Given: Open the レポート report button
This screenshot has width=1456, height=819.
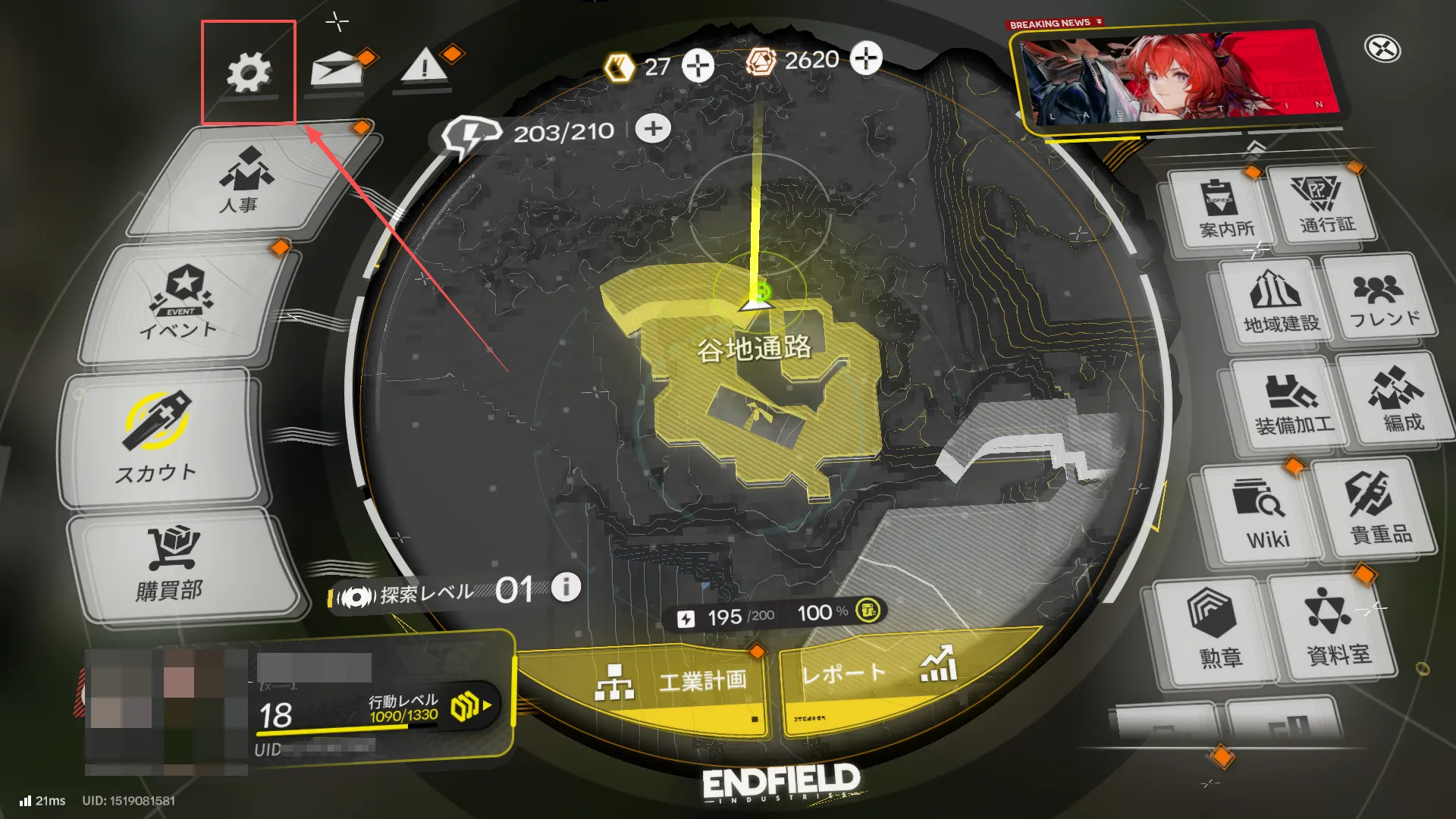Looking at the screenshot, I should pos(872,673).
